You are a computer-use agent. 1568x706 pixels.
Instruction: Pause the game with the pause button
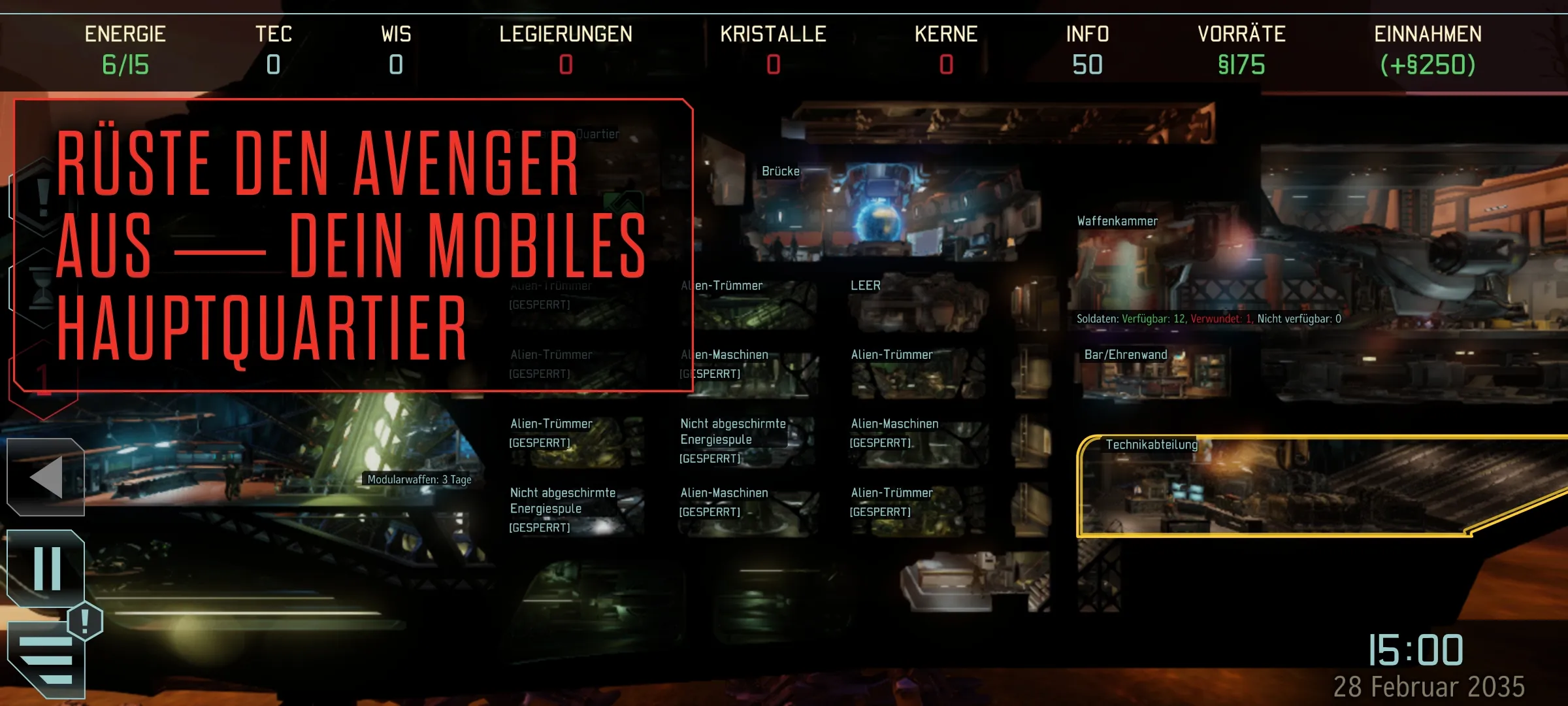pos(47,569)
